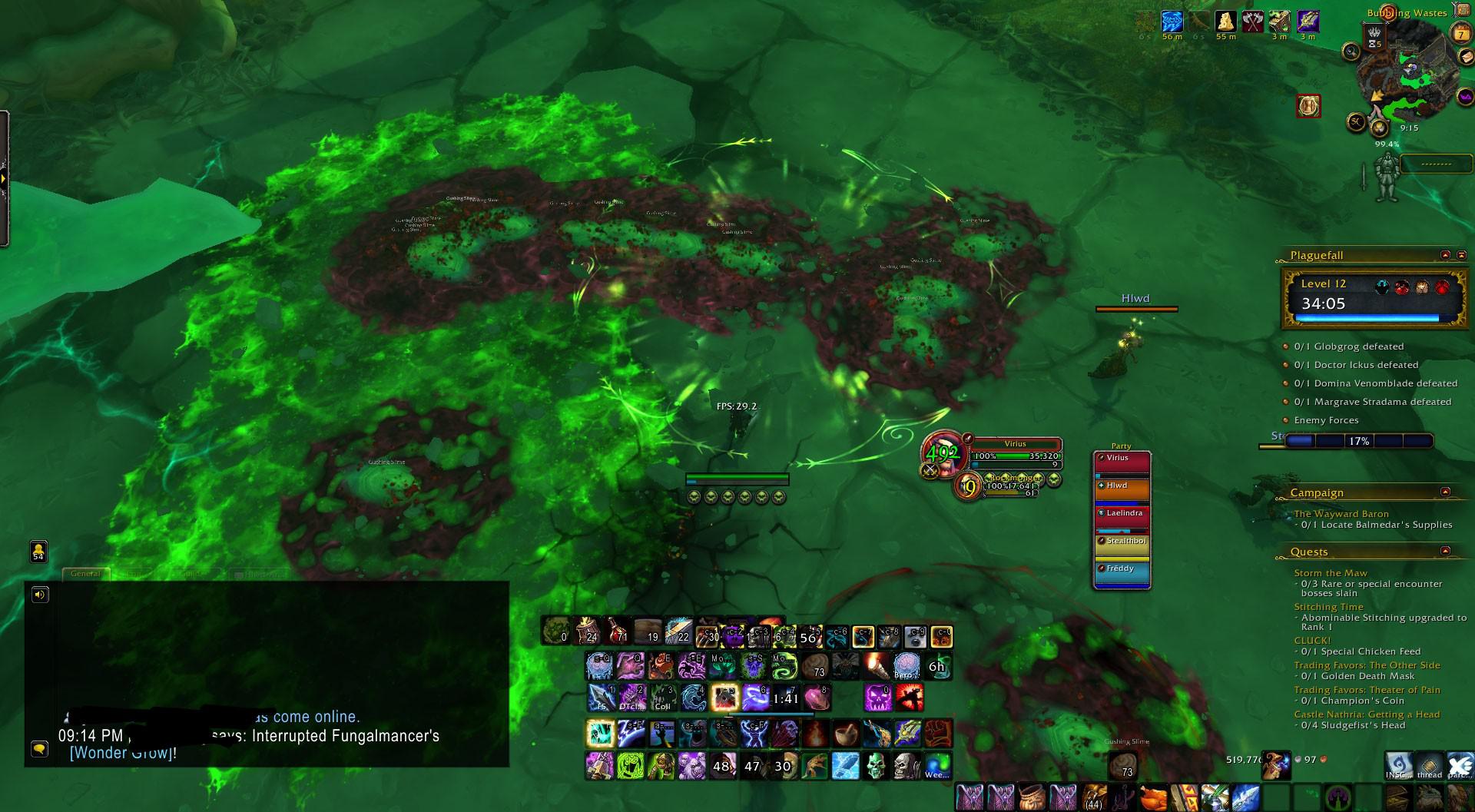Click the dungeon difficulty shield above the minimap

click(1374, 38)
